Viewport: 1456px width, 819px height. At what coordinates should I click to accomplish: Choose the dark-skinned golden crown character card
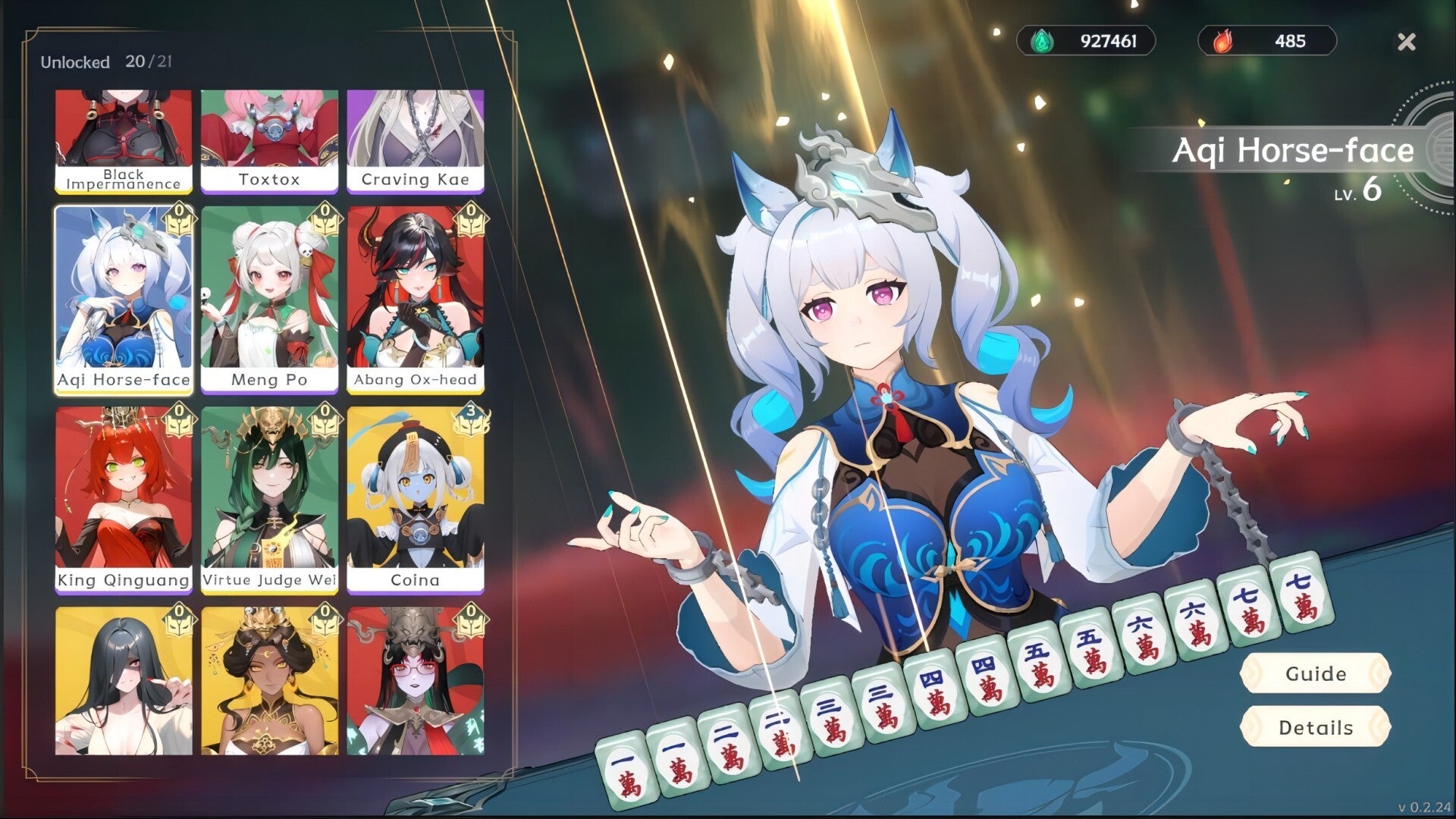(x=269, y=681)
